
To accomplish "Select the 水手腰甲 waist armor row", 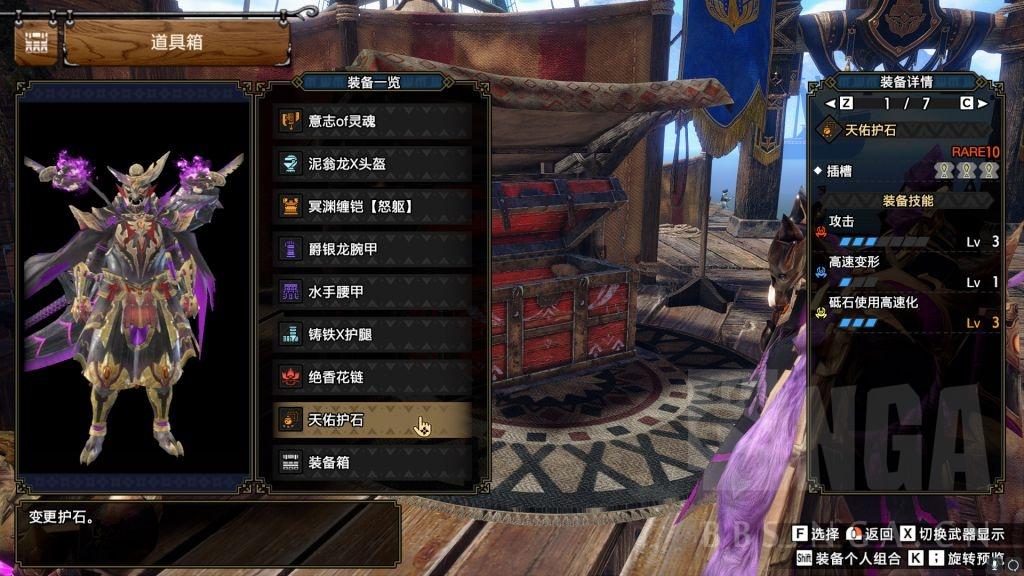I will click(372, 292).
